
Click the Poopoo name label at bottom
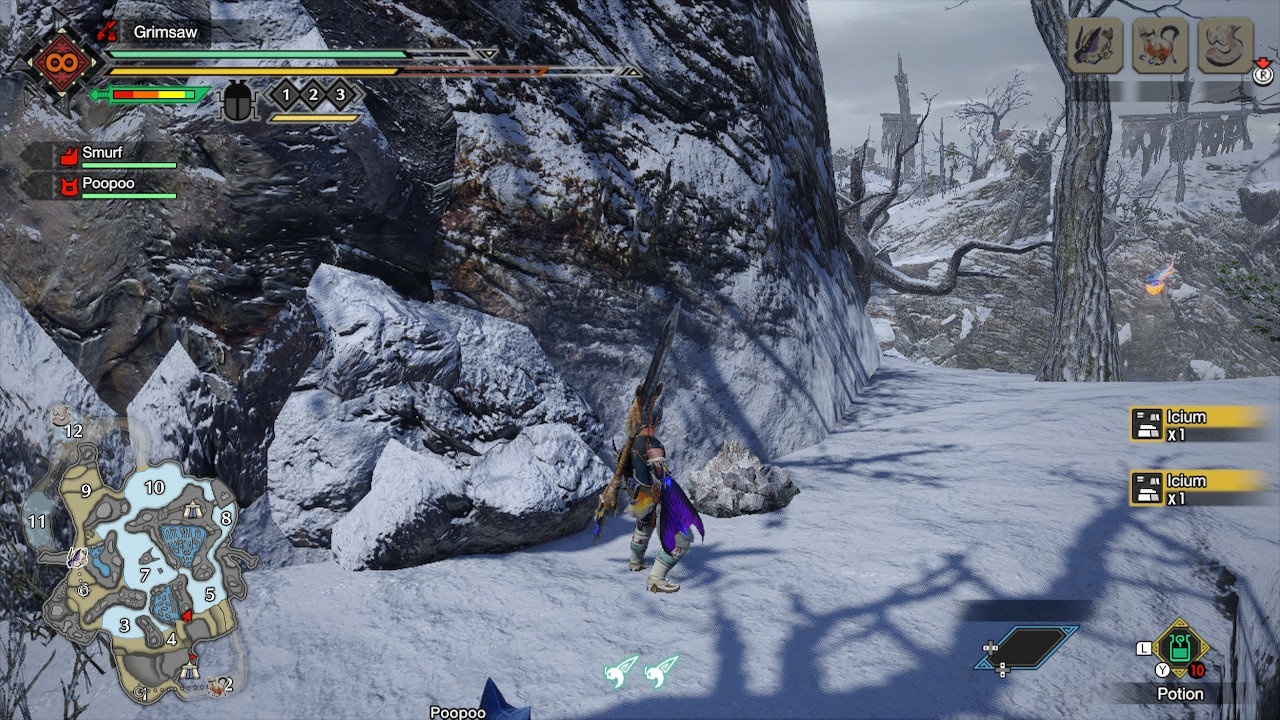point(460,713)
